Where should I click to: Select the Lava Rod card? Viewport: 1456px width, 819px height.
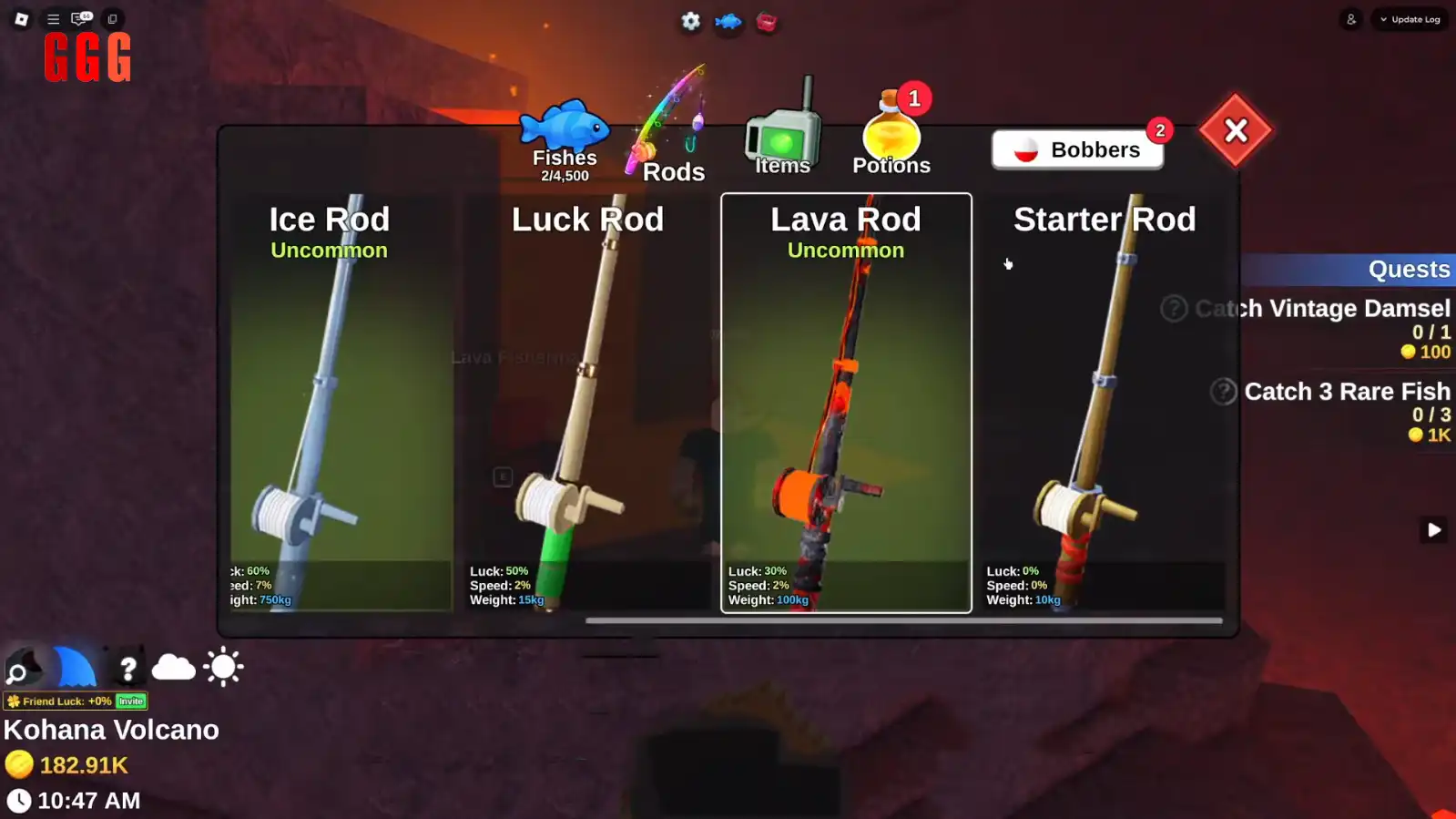click(x=845, y=401)
